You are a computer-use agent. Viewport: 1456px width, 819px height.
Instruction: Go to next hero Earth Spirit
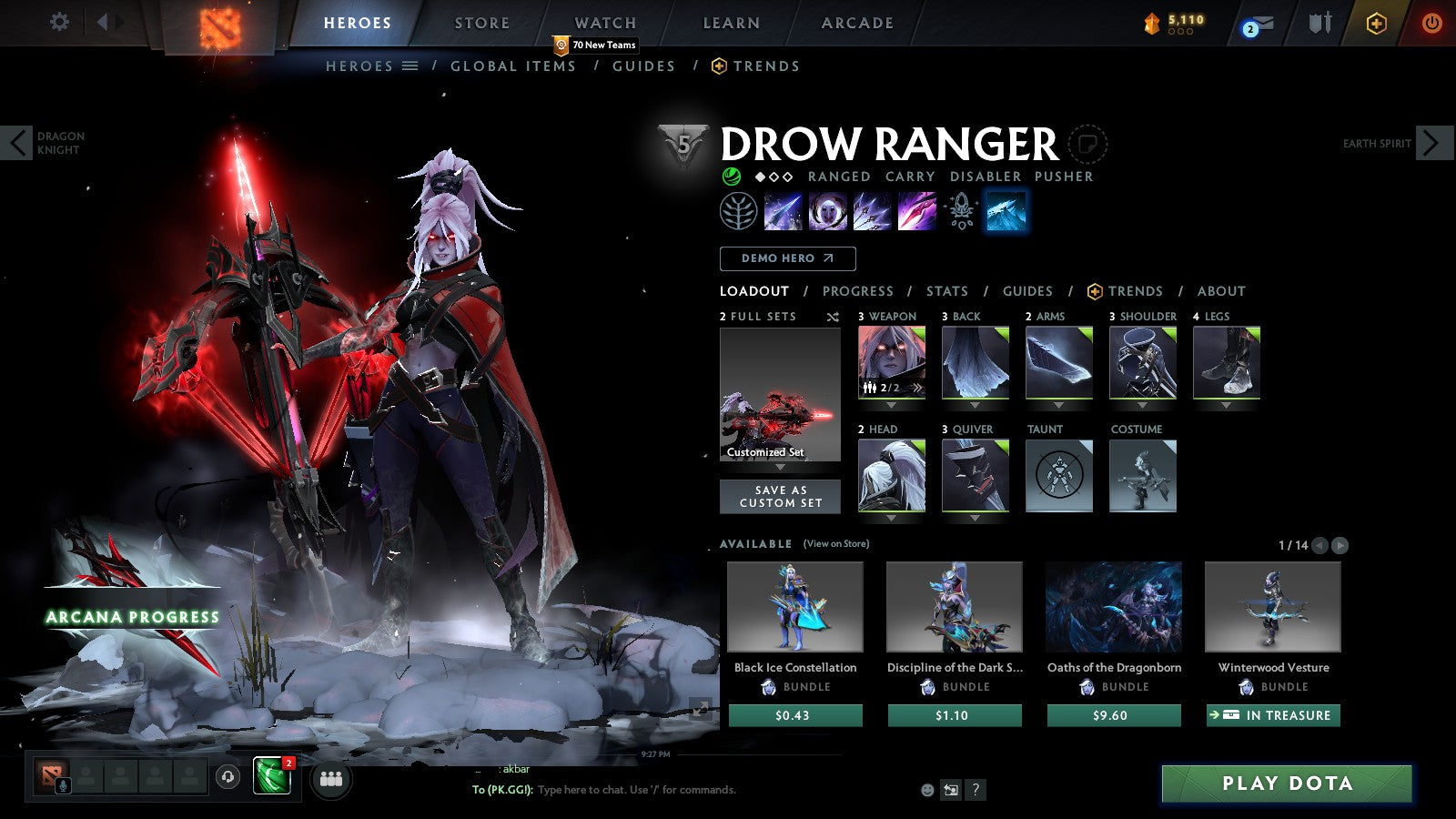pos(1432,143)
